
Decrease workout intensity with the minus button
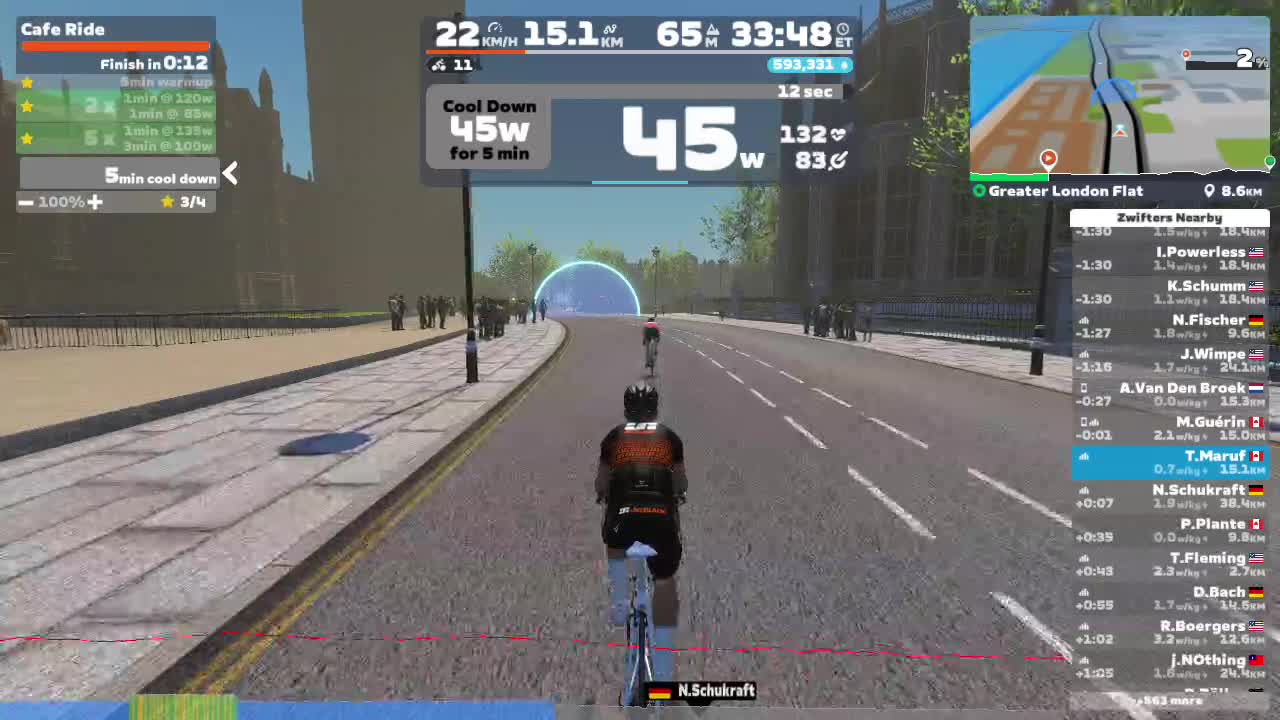[x=27, y=202]
